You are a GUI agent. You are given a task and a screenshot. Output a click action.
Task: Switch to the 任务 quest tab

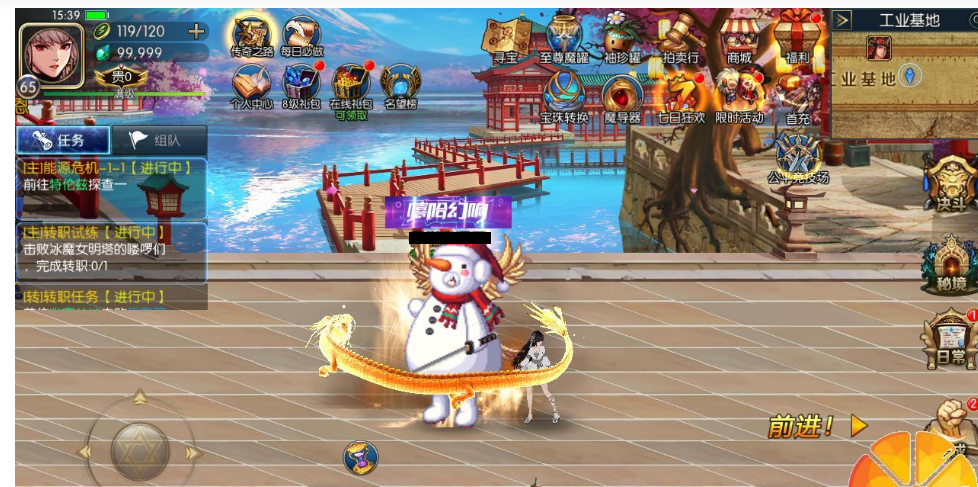[x=62, y=140]
